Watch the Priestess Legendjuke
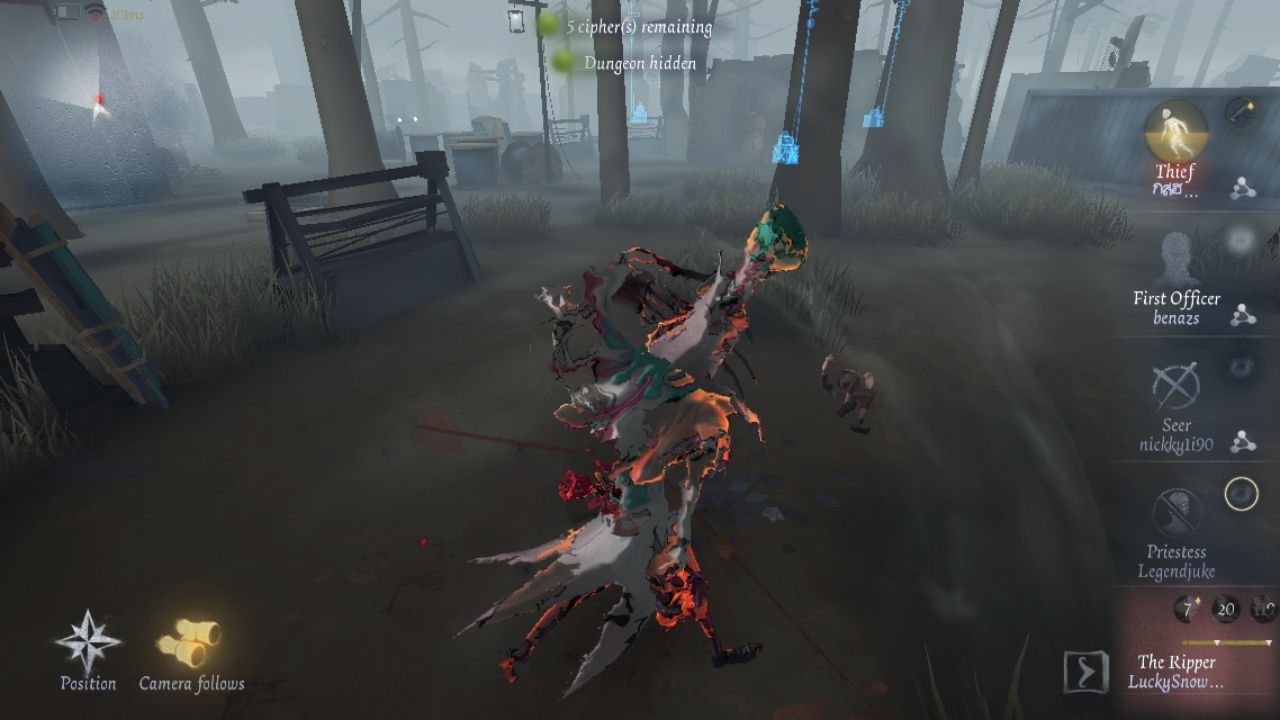1280x720 pixels. pos(1176,514)
